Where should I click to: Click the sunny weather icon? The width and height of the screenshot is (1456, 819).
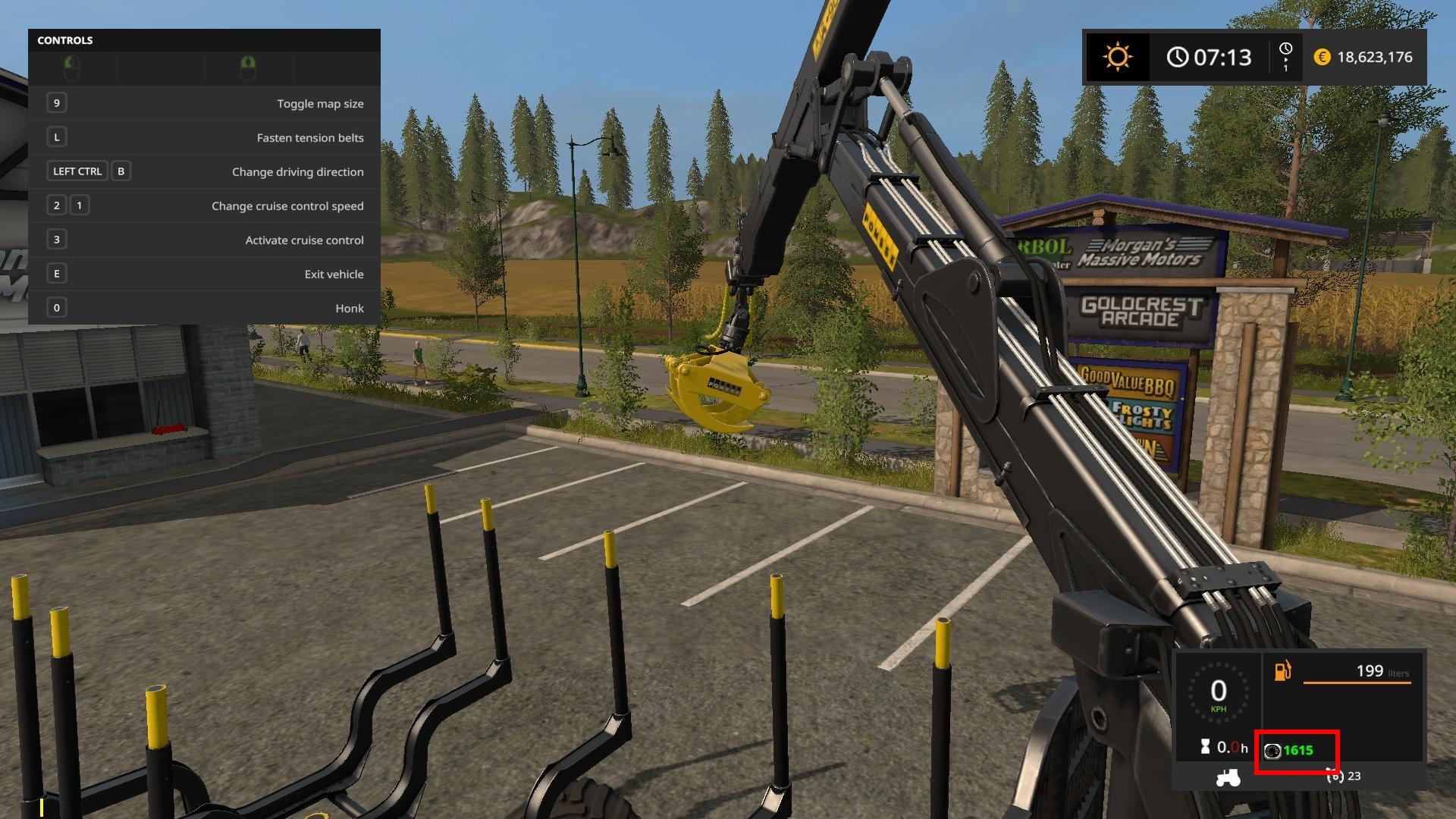pos(1117,58)
